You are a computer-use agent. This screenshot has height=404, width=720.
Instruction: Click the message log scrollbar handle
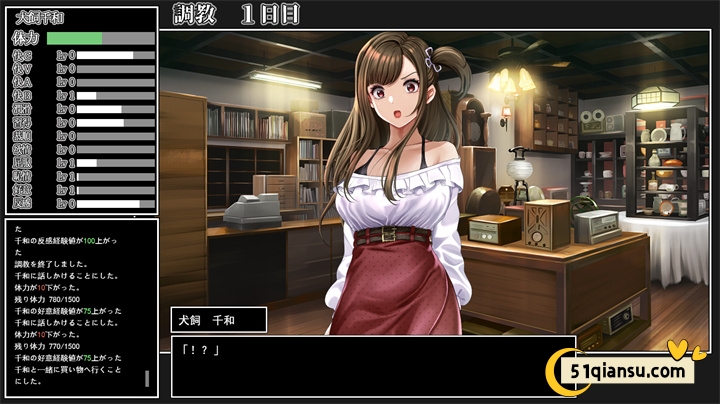147,378
